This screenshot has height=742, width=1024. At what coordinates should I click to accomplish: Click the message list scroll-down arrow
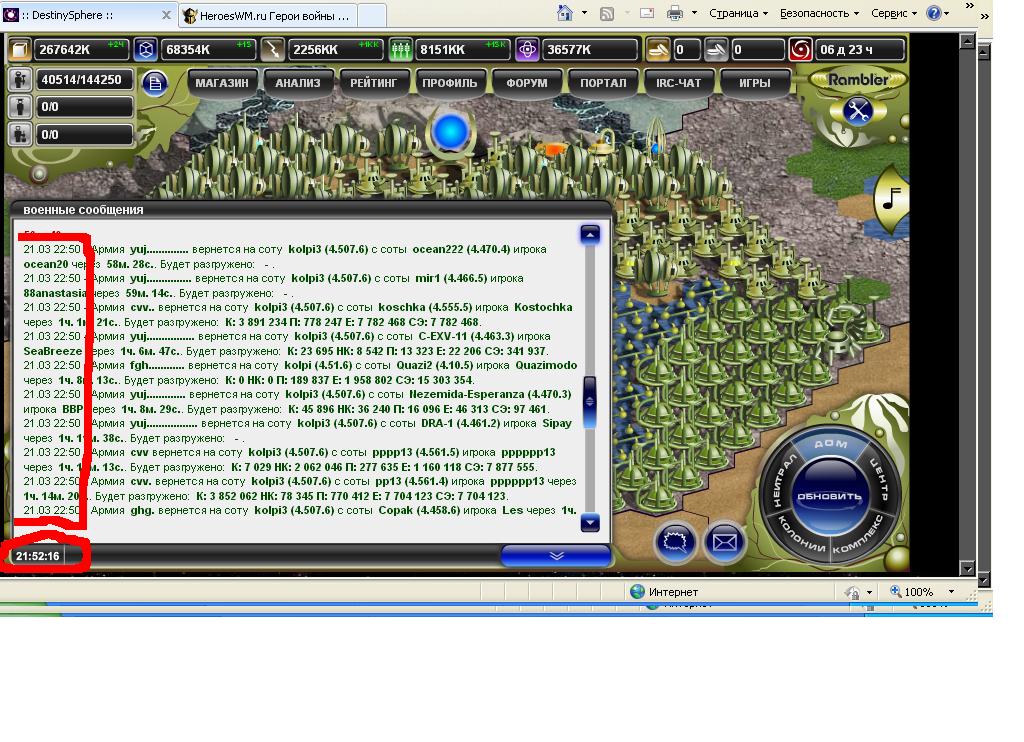click(590, 522)
